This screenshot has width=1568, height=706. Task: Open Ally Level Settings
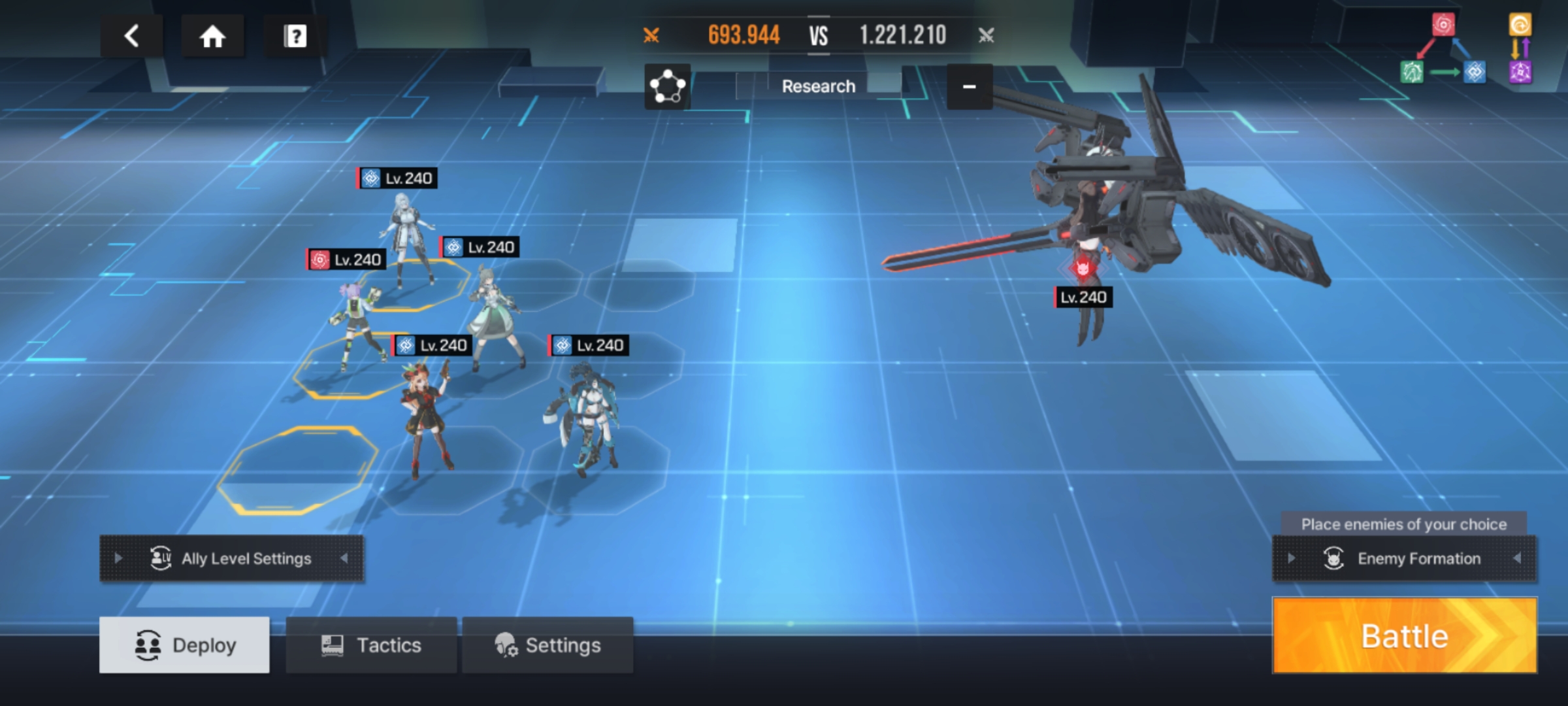(x=232, y=558)
